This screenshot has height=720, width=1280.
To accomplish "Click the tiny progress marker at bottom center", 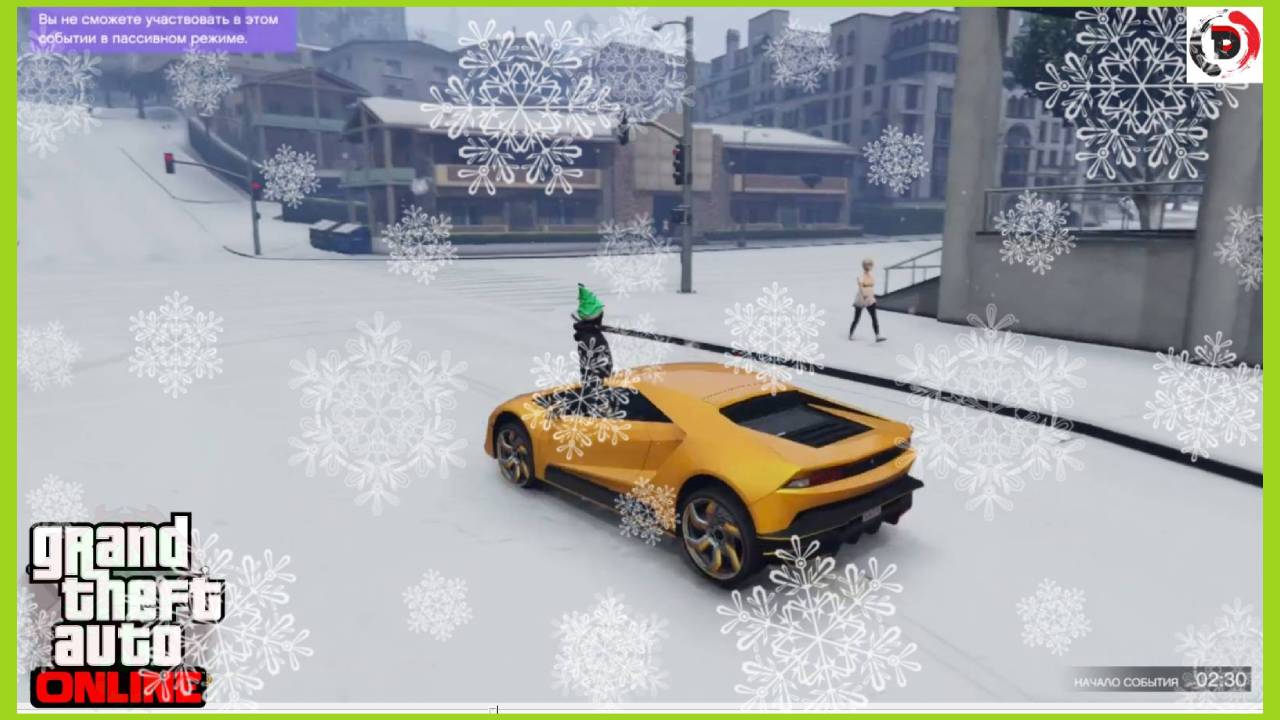I will click(497, 709).
